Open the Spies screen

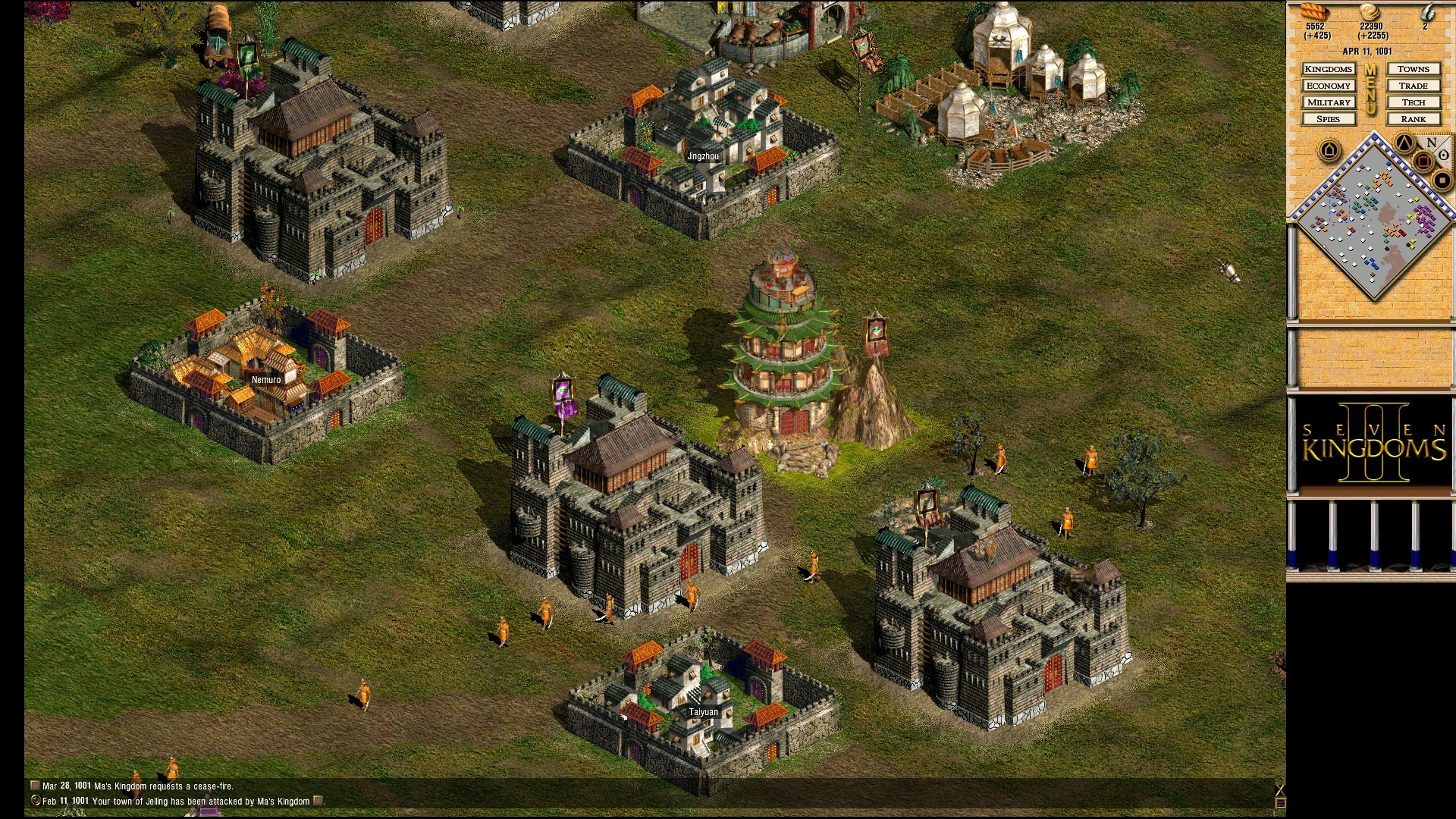pyautogui.click(x=1329, y=119)
